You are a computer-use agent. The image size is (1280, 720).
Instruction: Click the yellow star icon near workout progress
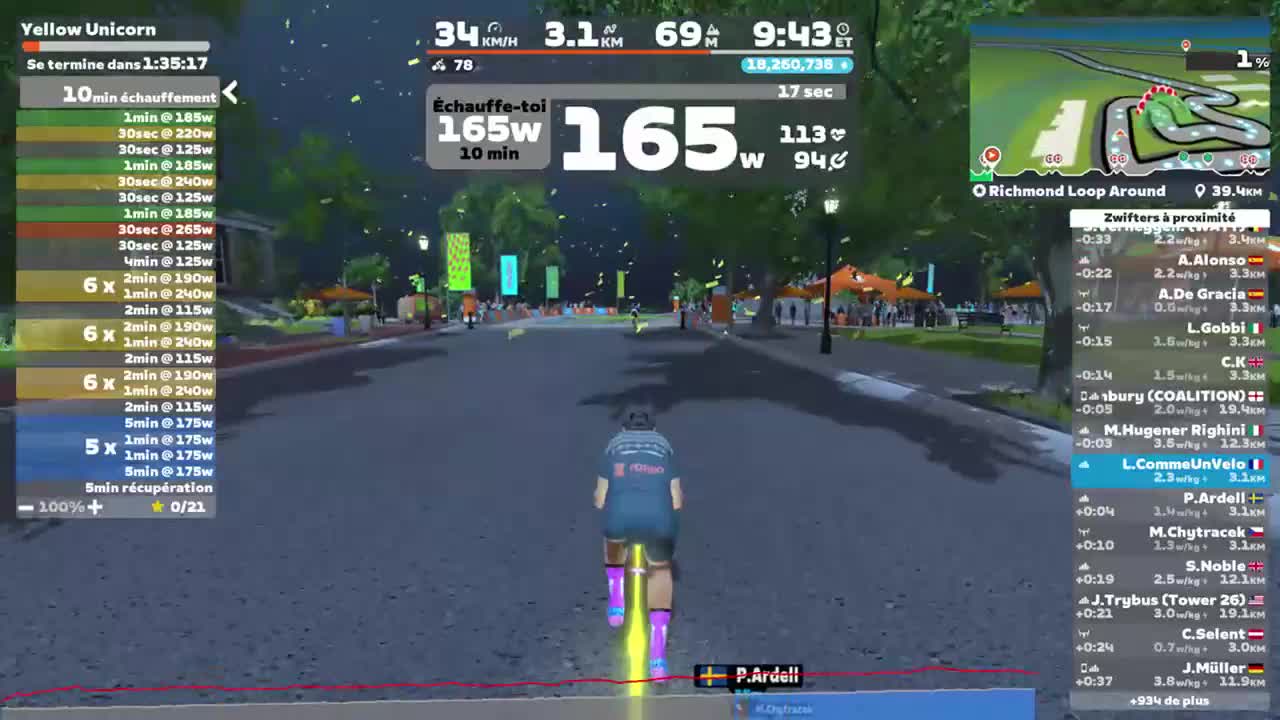tap(157, 507)
